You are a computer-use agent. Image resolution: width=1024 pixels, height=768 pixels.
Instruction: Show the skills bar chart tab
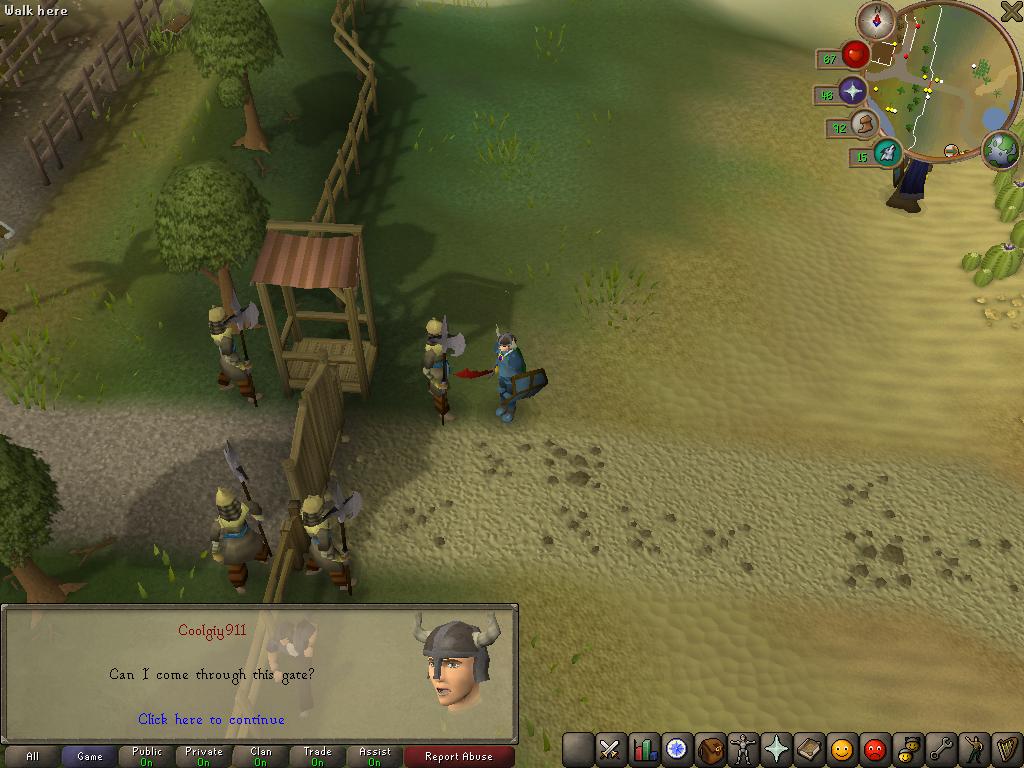(x=644, y=749)
